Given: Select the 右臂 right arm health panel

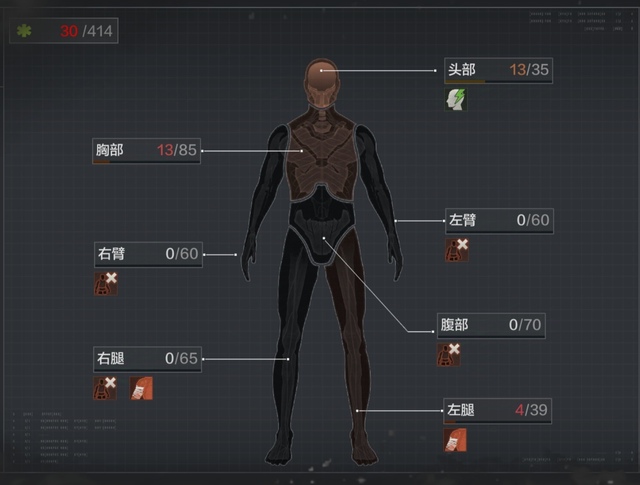Looking at the screenshot, I should [146, 254].
